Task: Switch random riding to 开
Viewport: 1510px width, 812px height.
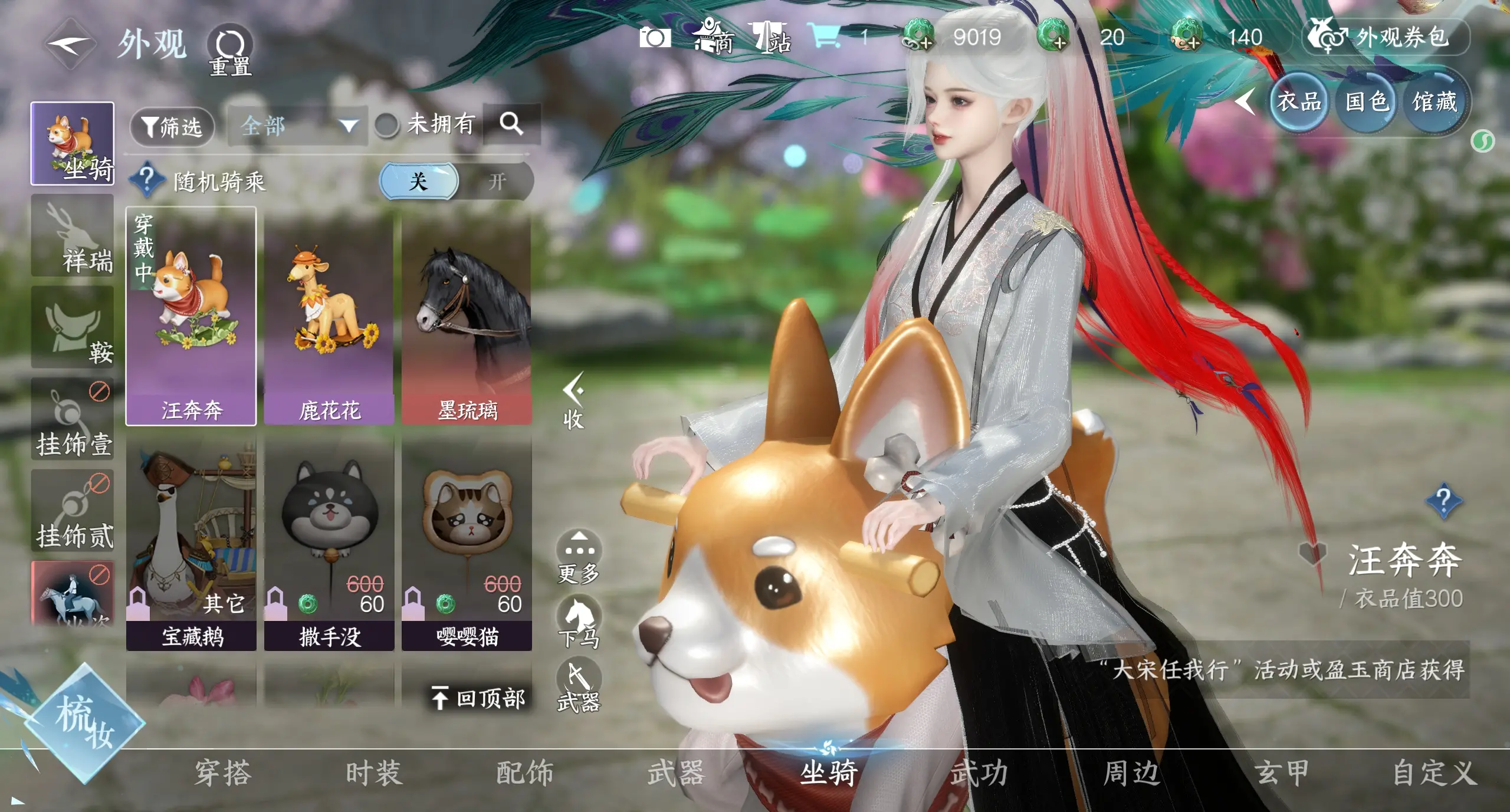Action: [x=497, y=181]
